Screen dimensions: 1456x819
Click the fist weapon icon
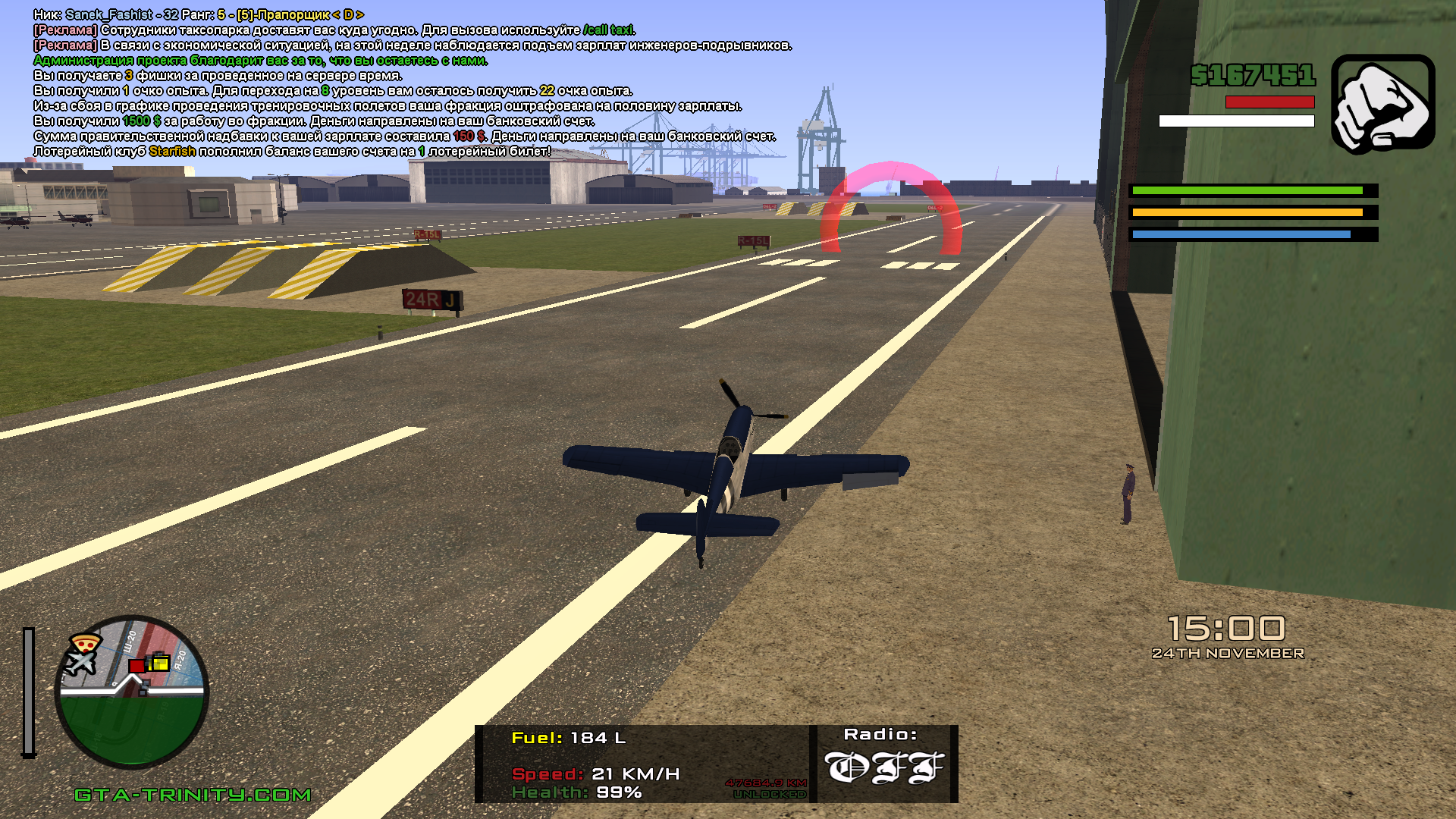[x=1382, y=104]
